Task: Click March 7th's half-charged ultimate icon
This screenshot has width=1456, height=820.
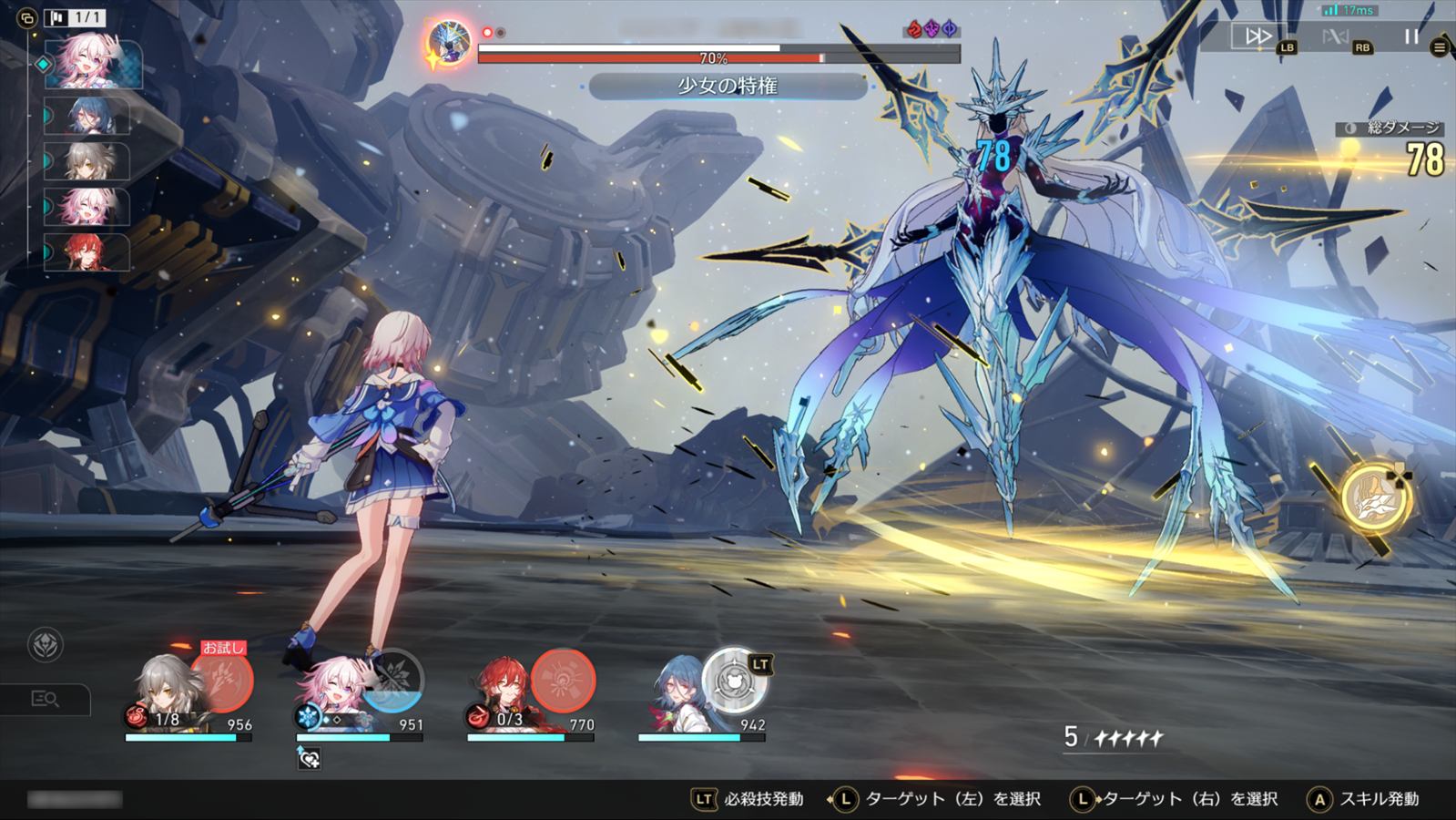Action: click(x=393, y=680)
